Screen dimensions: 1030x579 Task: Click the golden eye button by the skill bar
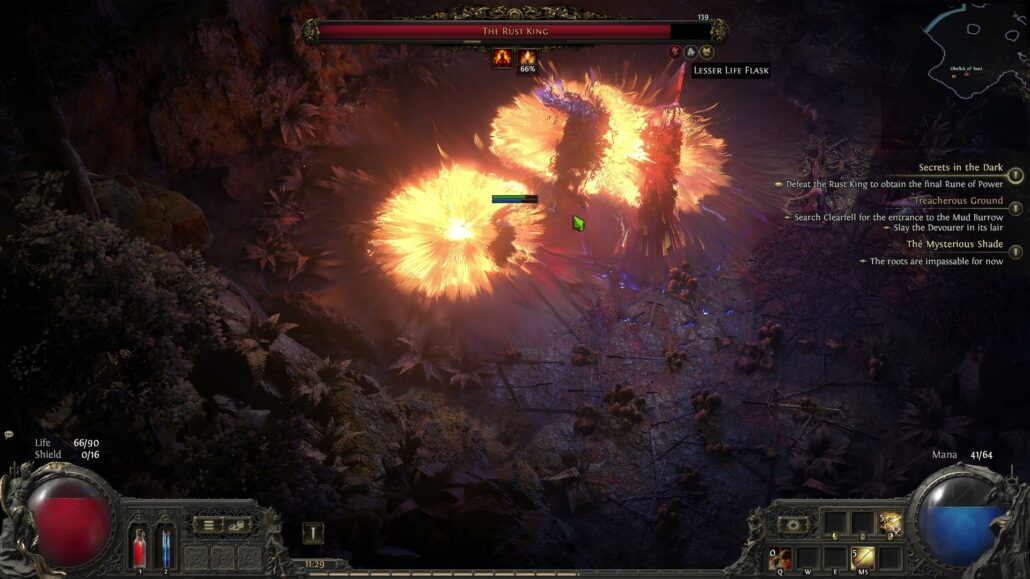coord(794,524)
